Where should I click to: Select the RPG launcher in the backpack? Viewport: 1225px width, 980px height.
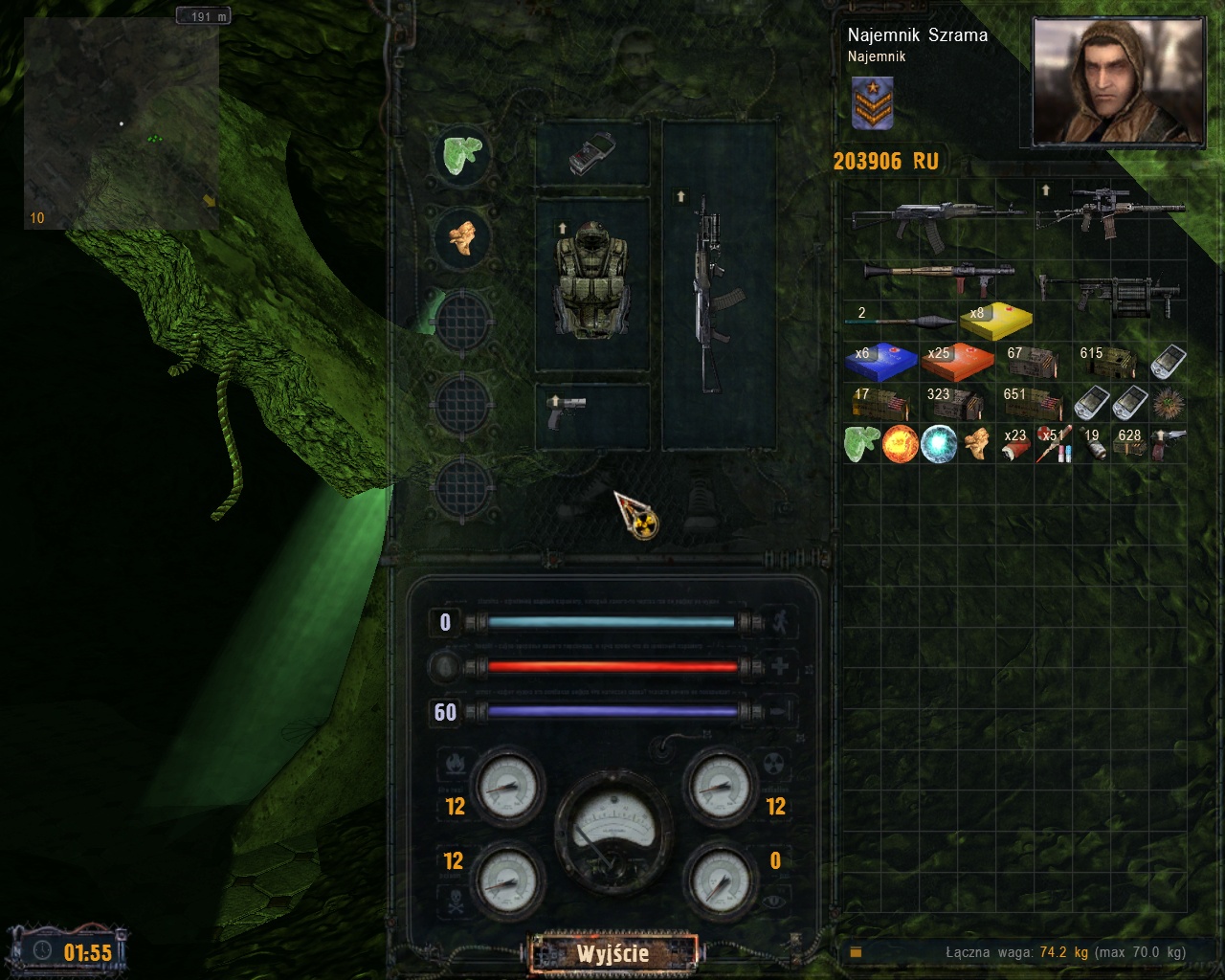click(x=938, y=277)
